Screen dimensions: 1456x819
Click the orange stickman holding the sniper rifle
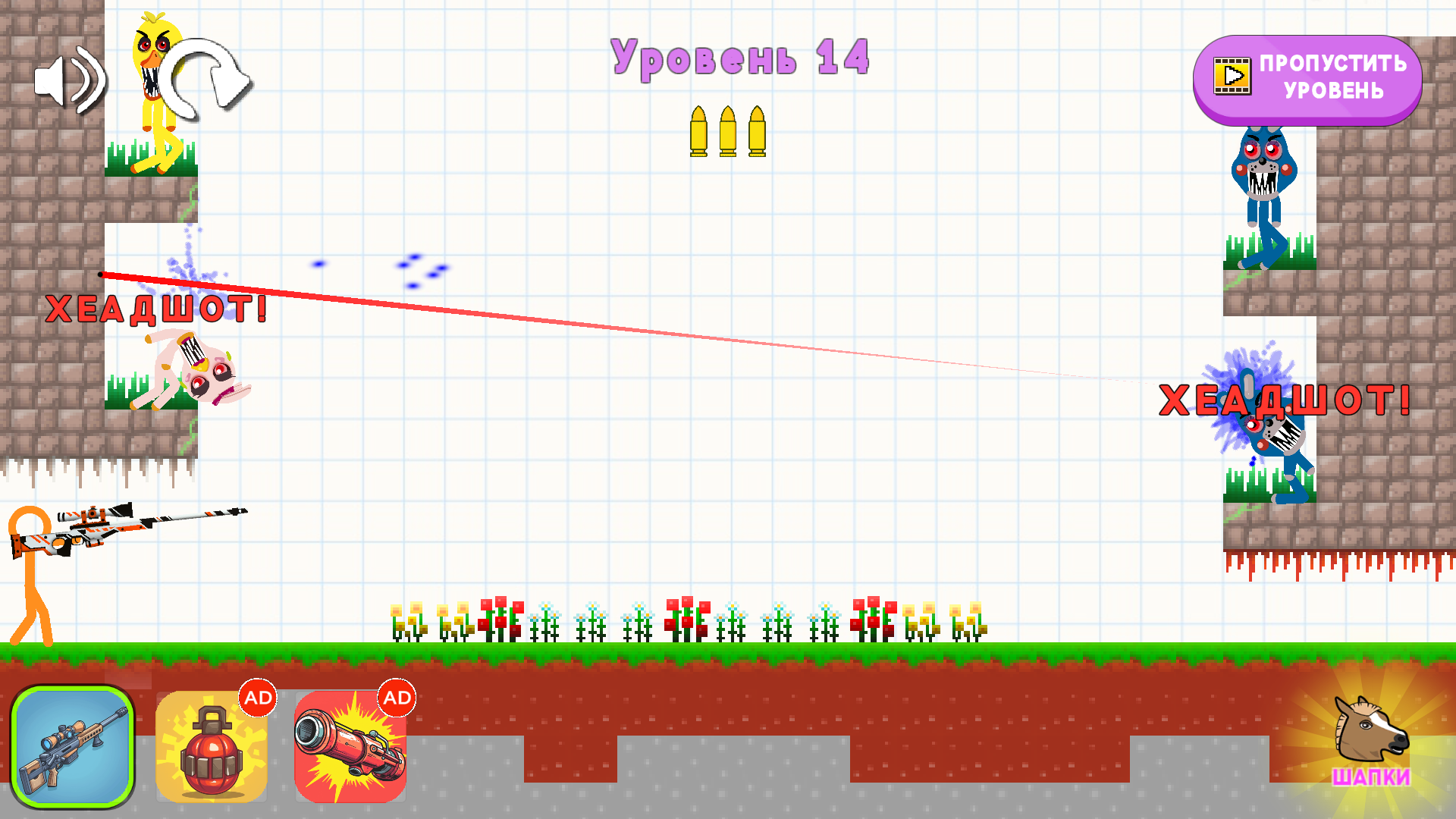(30, 576)
